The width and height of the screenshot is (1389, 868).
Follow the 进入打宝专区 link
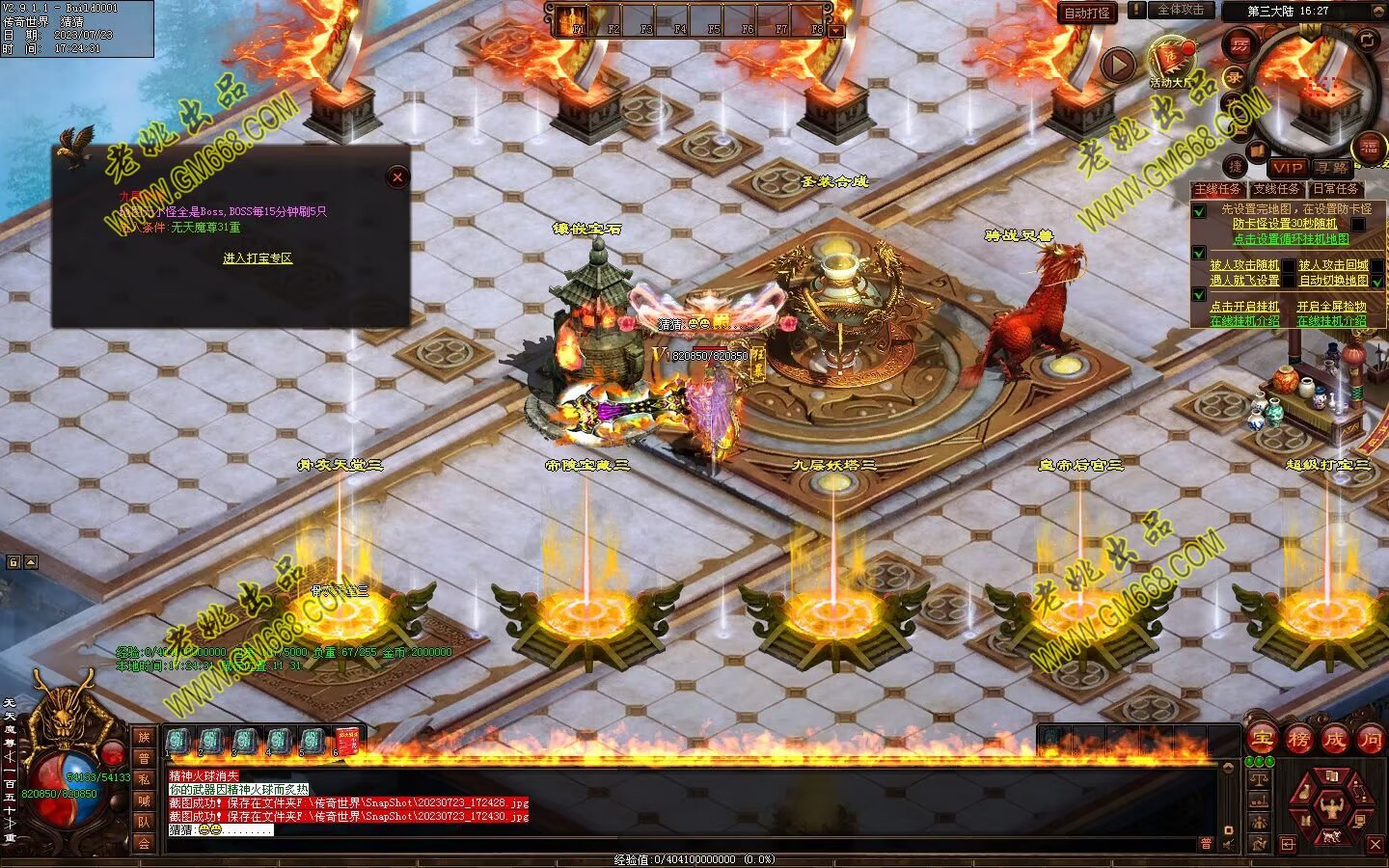tap(257, 258)
